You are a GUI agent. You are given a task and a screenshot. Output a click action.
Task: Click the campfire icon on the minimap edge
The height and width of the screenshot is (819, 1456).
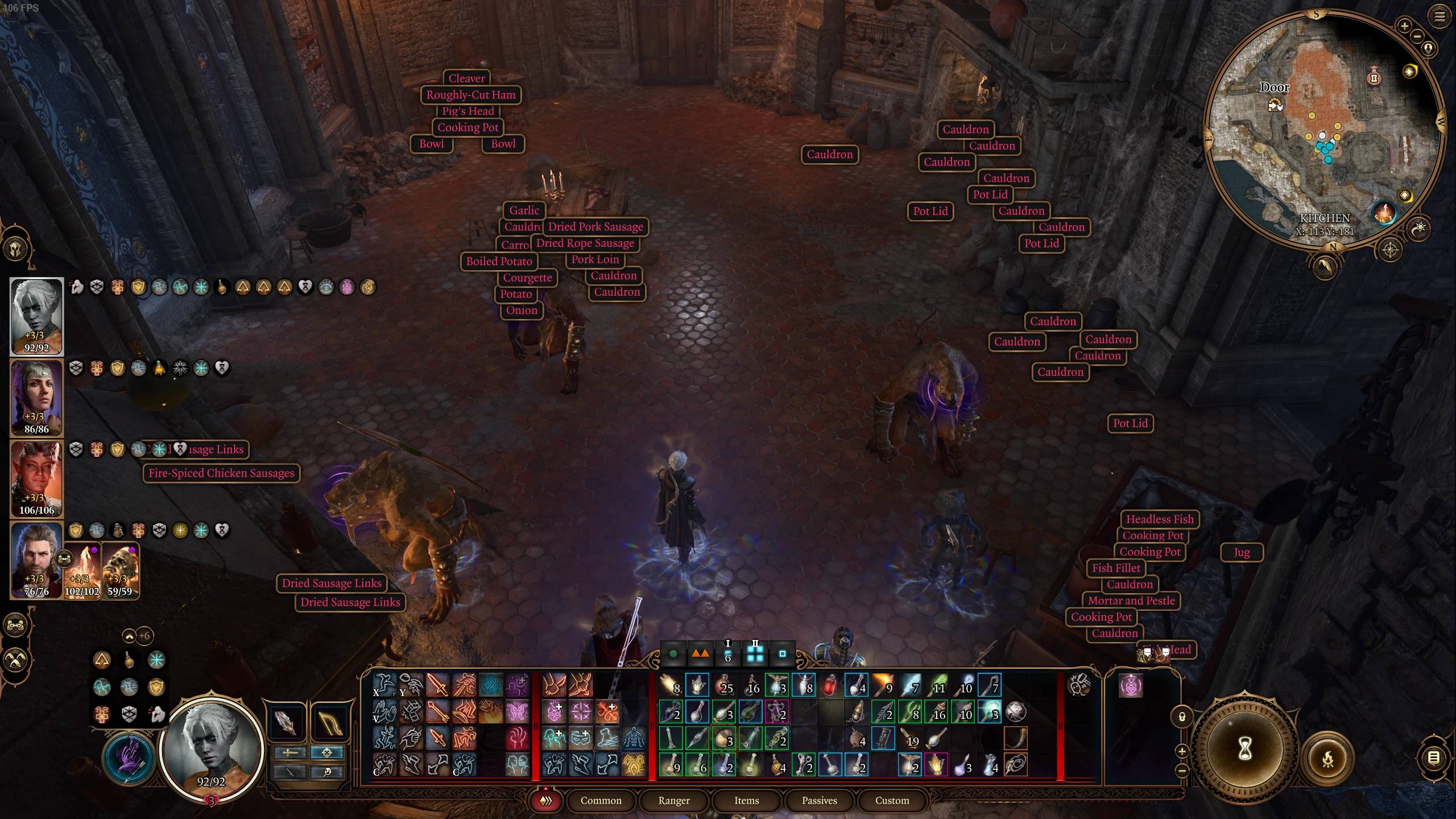pos(1384,213)
